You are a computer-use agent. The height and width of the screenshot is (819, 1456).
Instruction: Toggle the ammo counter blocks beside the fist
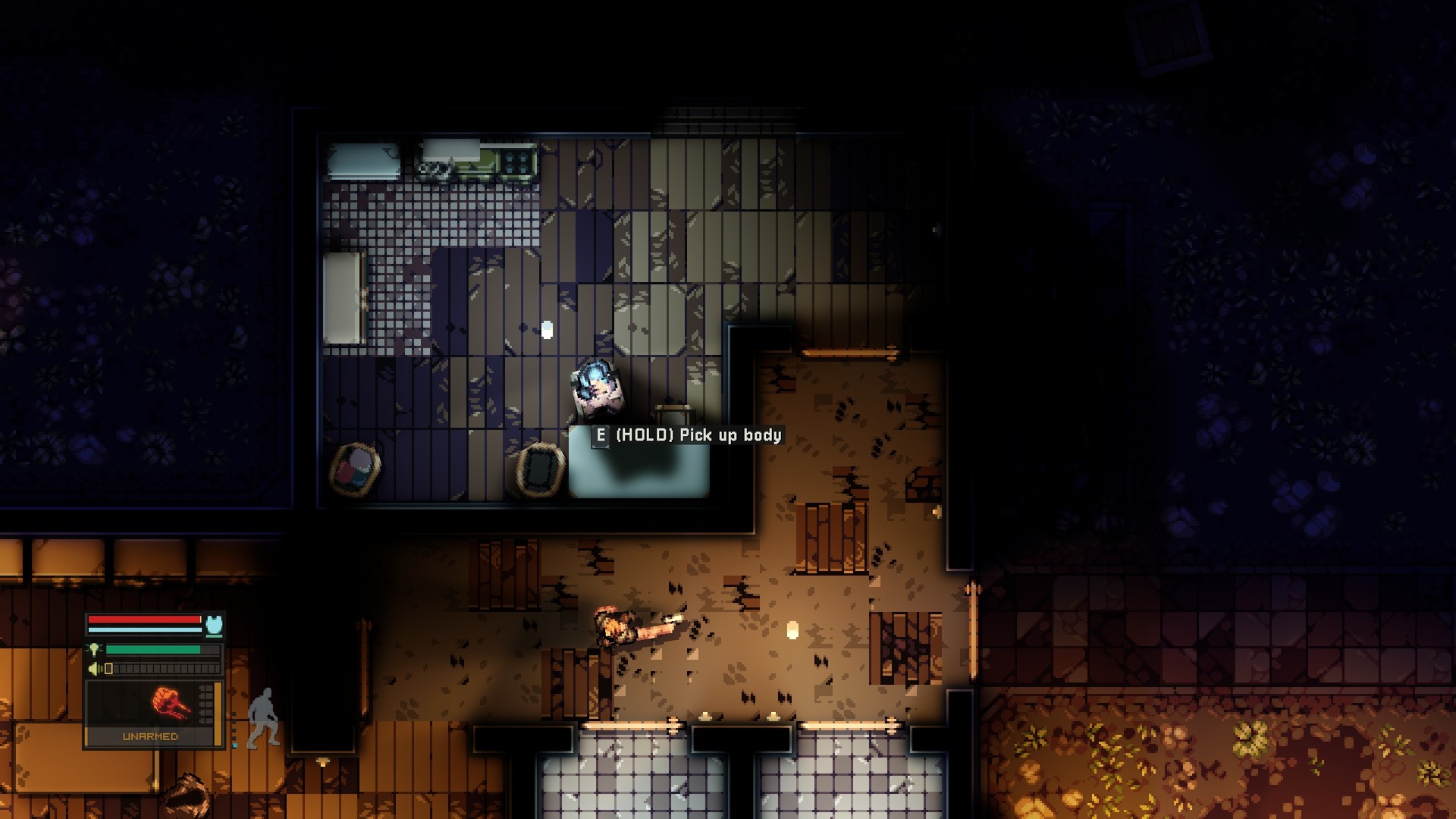206,704
